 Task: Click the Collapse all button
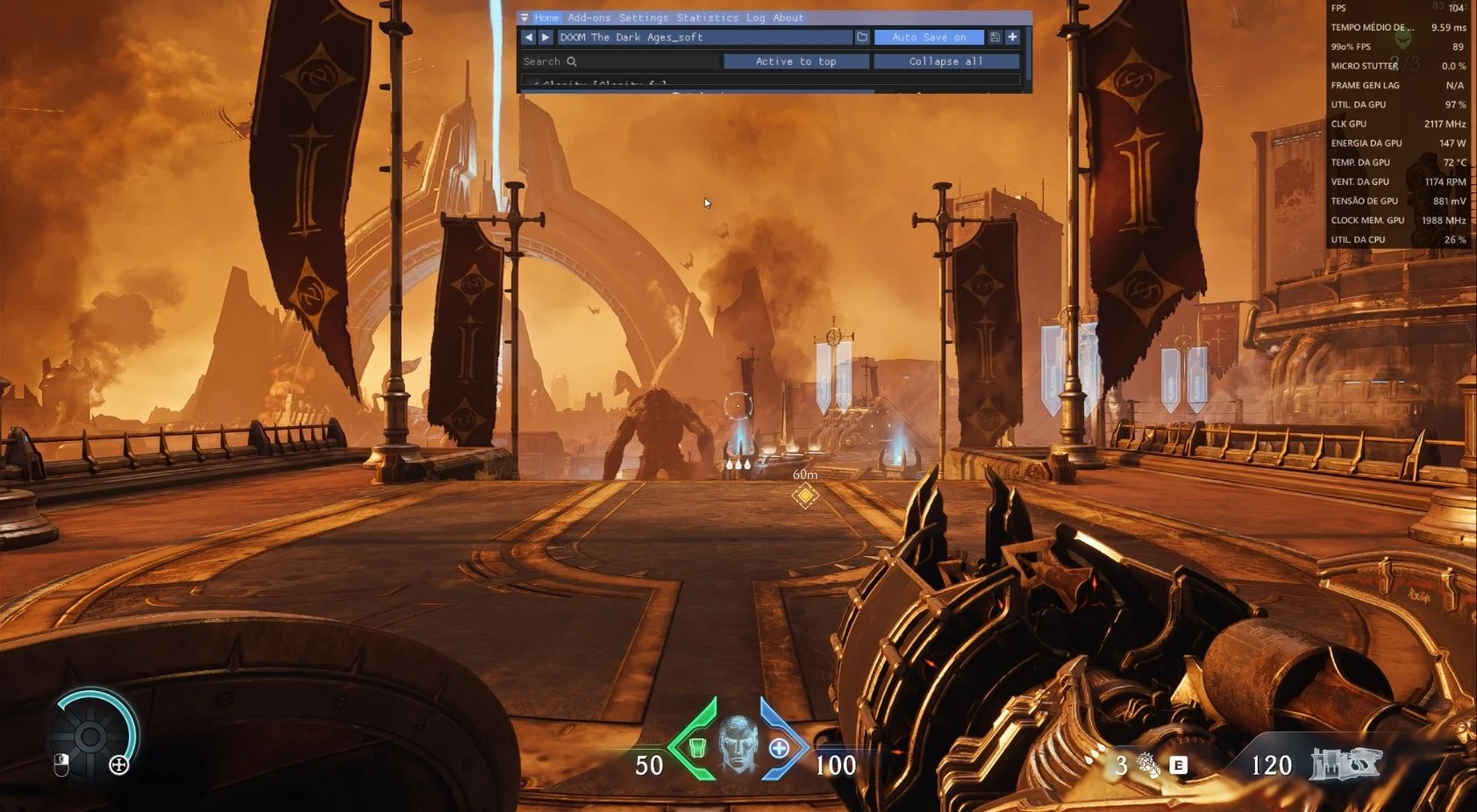(x=945, y=61)
